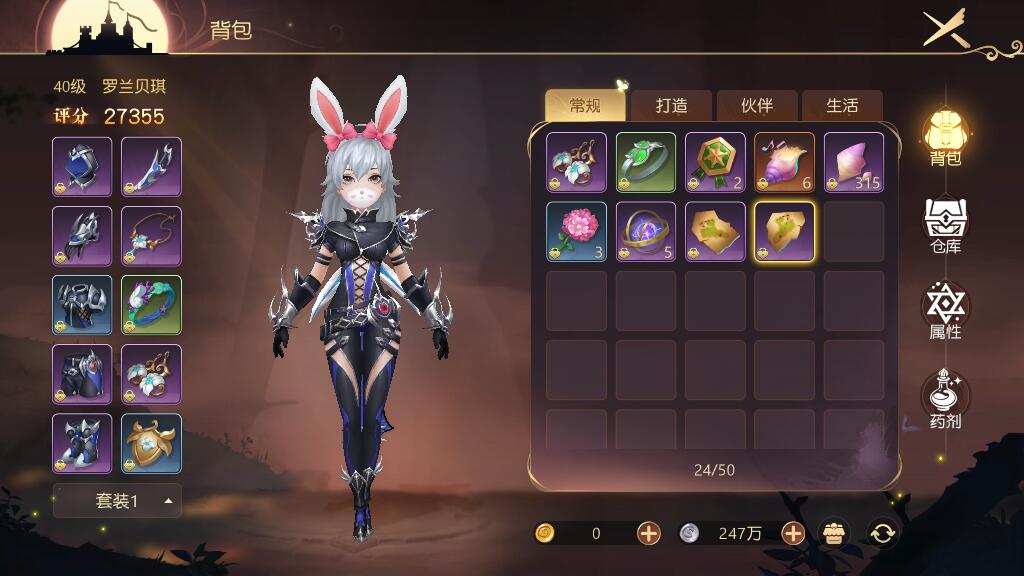Select the 生活 tab
Screen dimensions: 1024x576
coord(841,106)
